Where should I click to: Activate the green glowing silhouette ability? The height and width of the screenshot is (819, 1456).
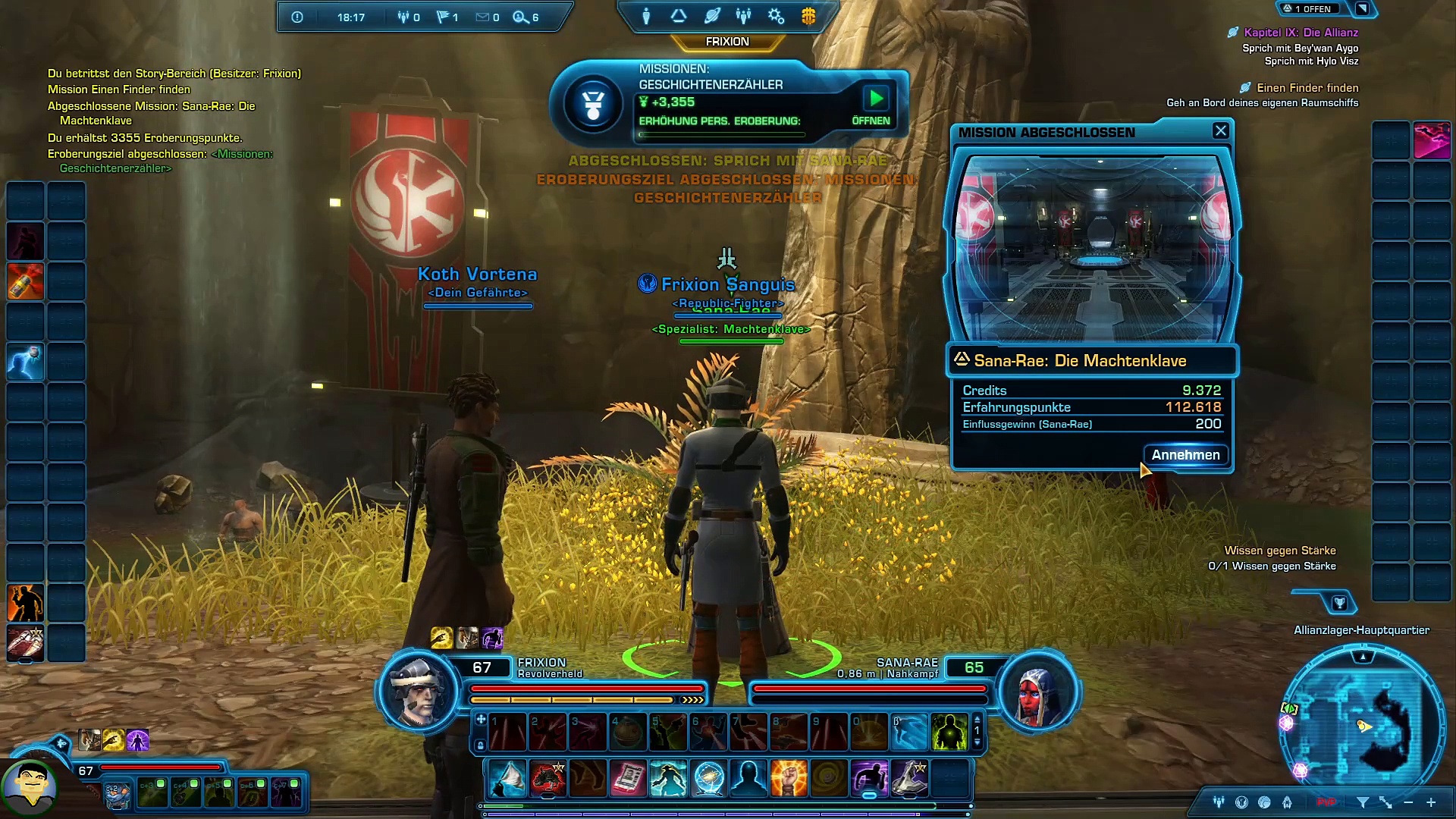pyautogui.click(x=949, y=733)
